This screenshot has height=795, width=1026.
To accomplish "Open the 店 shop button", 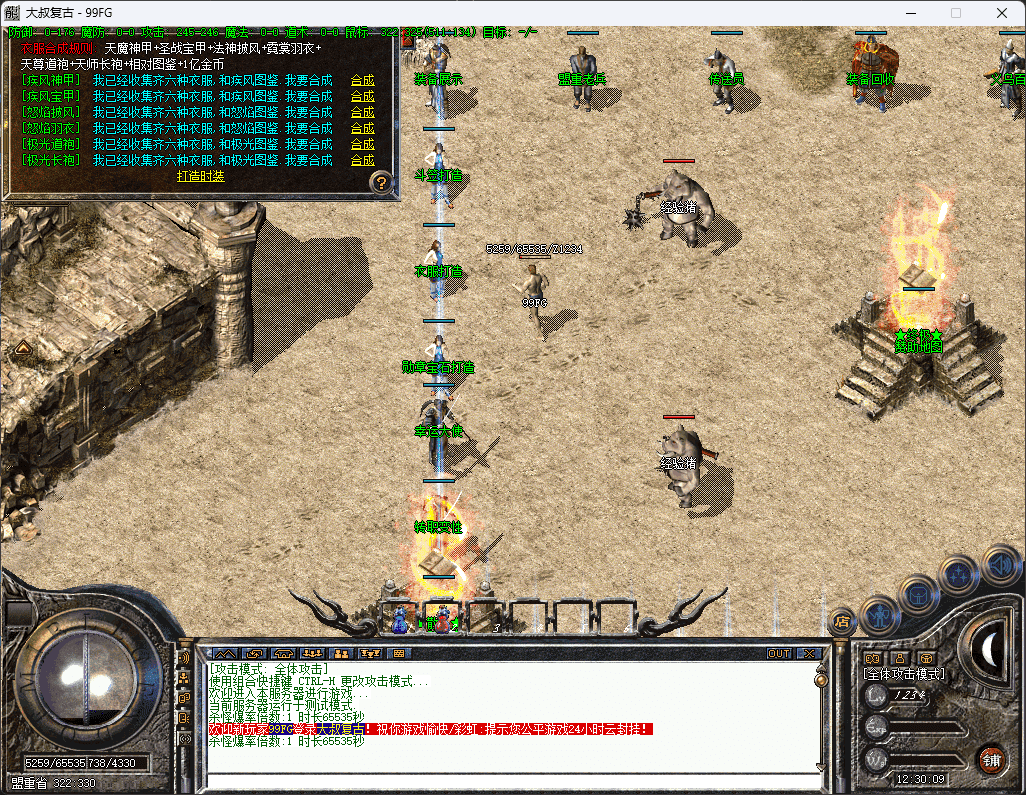I will (842, 621).
